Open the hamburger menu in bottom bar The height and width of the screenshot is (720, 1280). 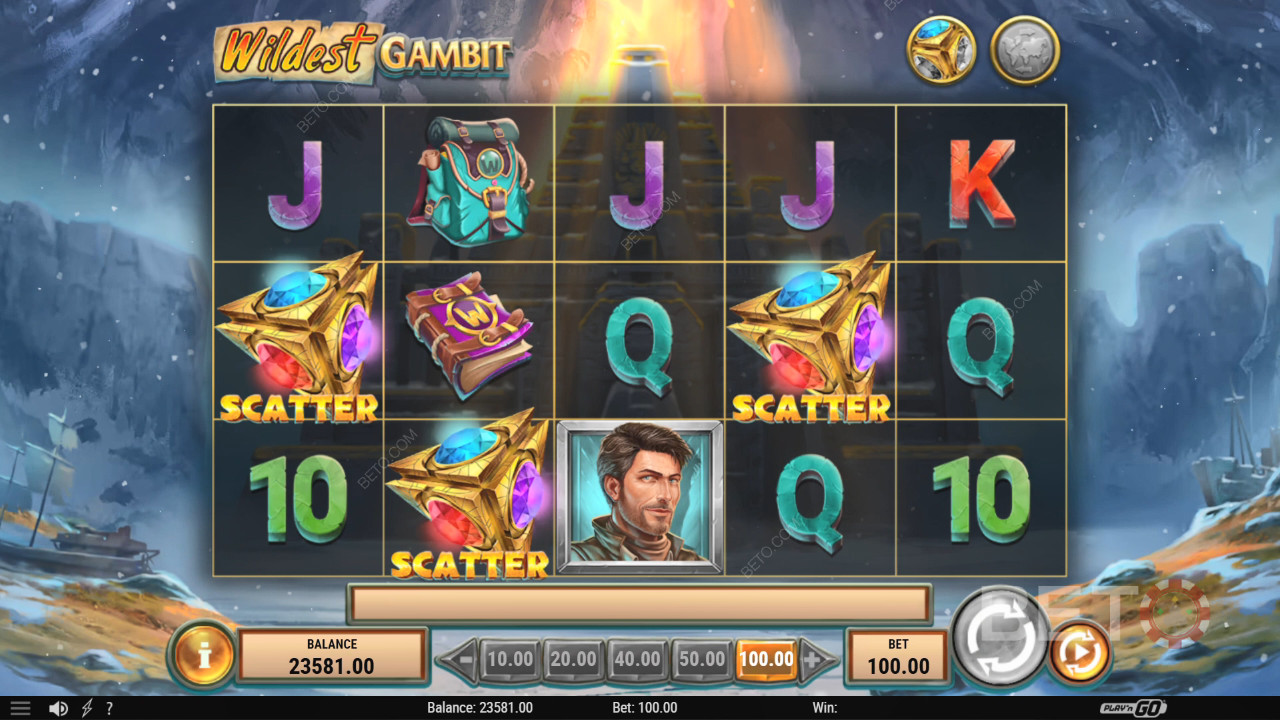click(x=20, y=708)
